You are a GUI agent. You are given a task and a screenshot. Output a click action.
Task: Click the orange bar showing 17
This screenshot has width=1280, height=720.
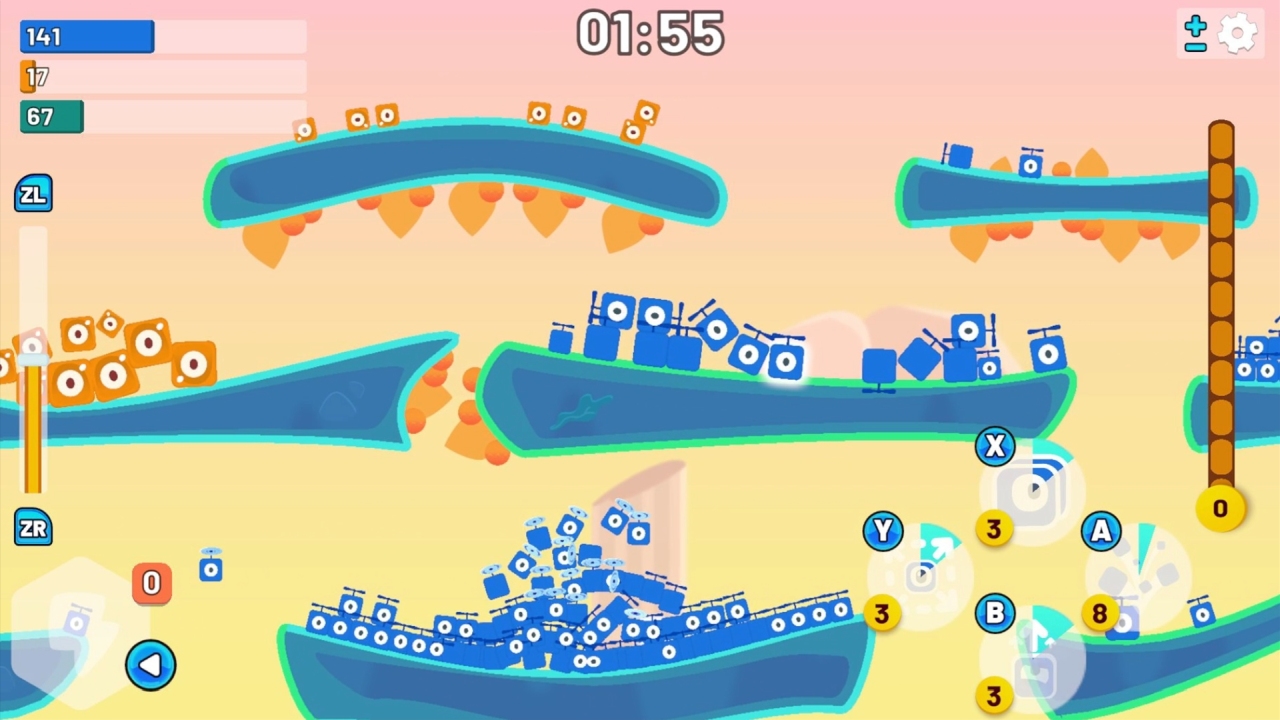pyautogui.click(x=32, y=77)
